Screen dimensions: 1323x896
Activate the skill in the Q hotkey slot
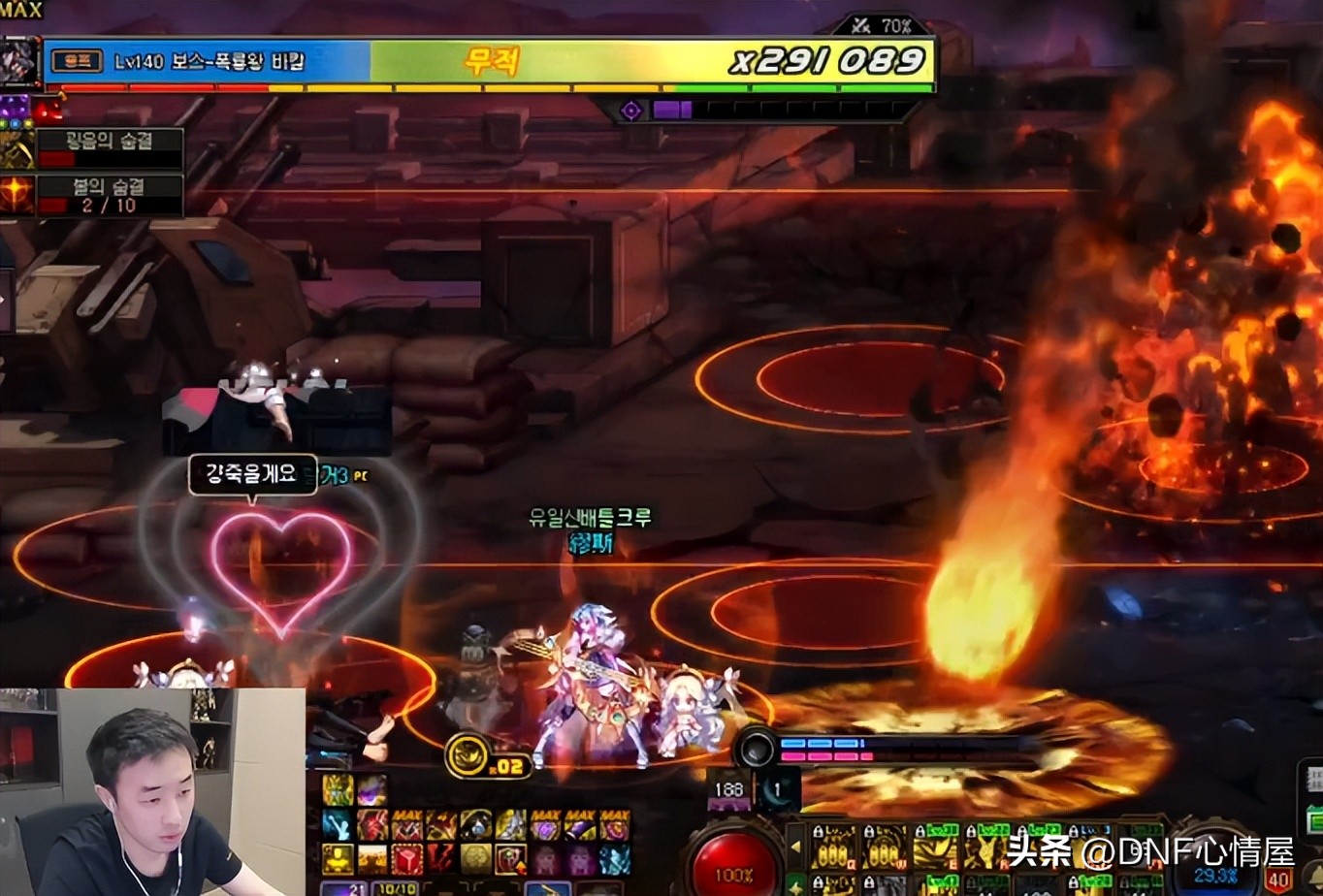click(x=833, y=848)
